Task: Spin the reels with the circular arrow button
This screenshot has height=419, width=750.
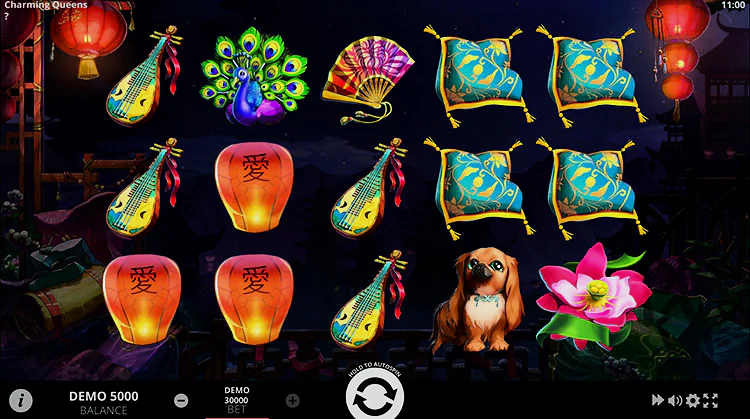Action: (374, 397)
